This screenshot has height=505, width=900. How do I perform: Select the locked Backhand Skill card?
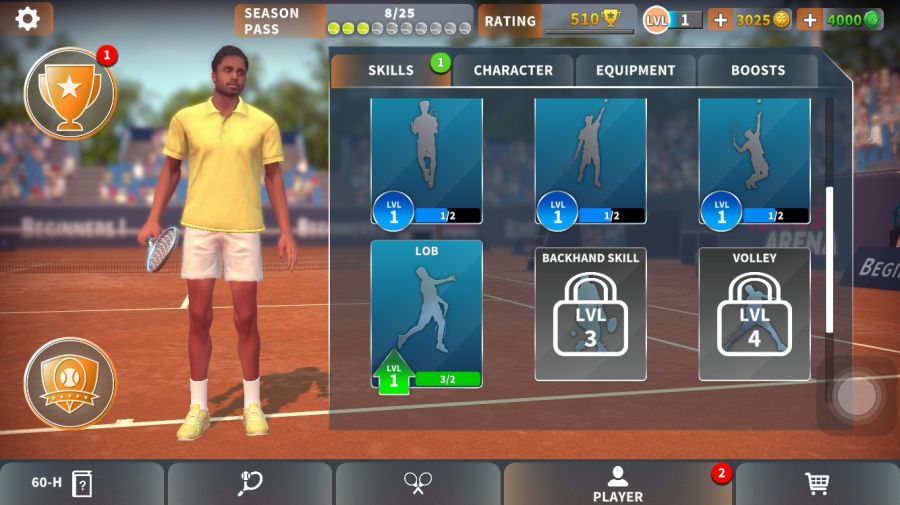(590, 314)
